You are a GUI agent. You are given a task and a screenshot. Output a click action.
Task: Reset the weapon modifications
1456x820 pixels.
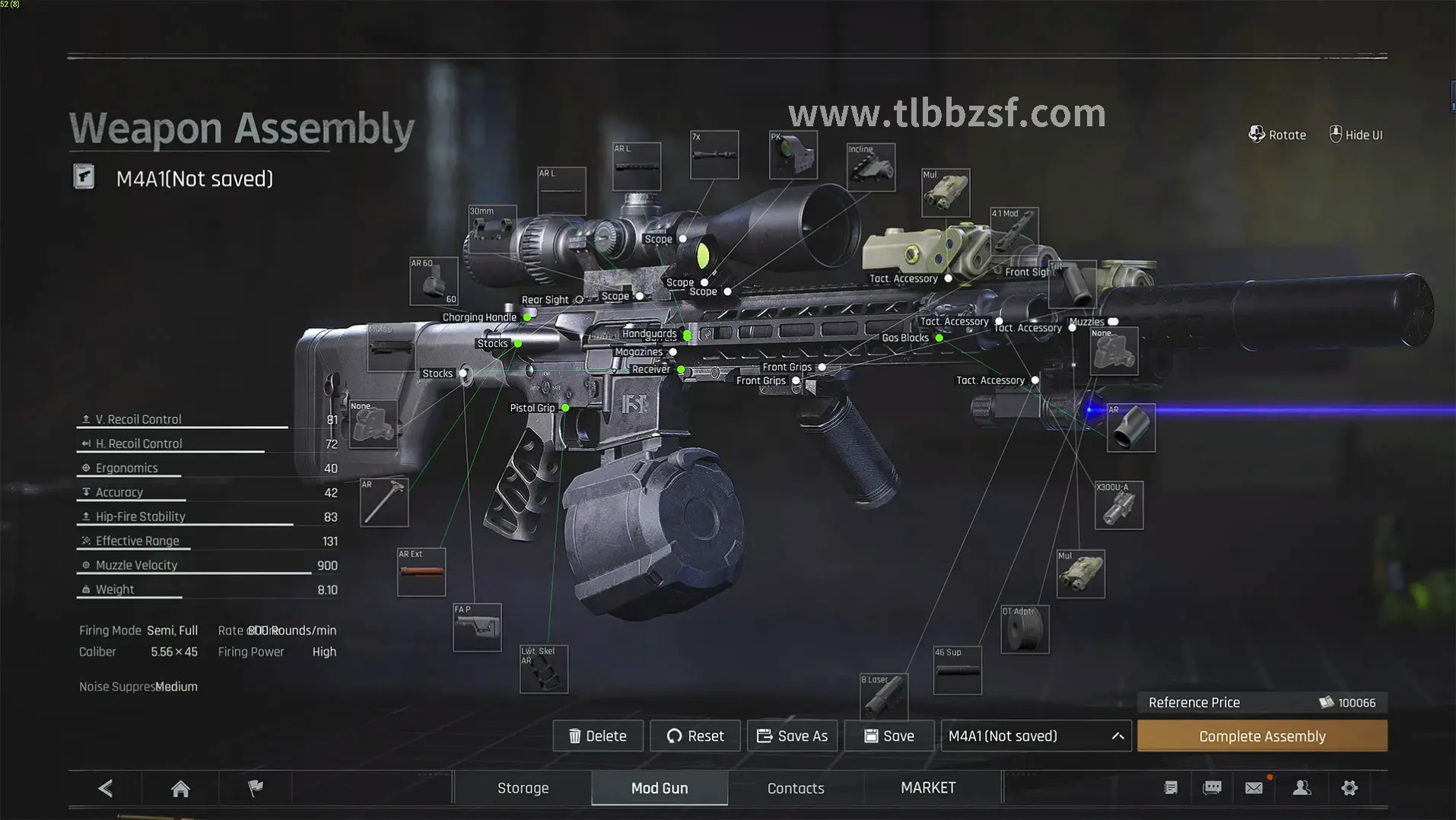coord(695,736)
